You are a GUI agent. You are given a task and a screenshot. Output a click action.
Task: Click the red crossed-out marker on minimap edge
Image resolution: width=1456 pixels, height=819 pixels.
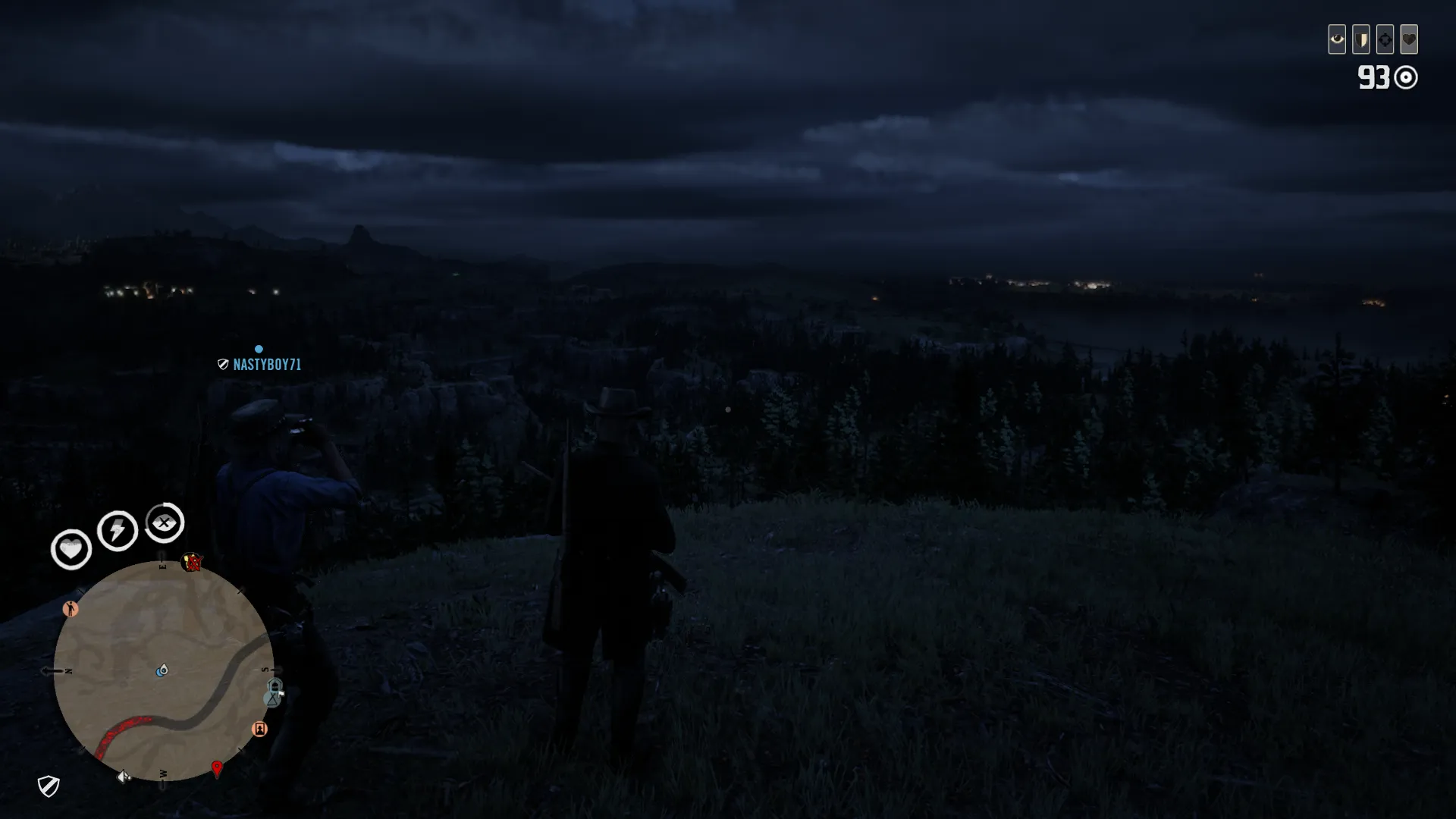click(x=193, y=563)
